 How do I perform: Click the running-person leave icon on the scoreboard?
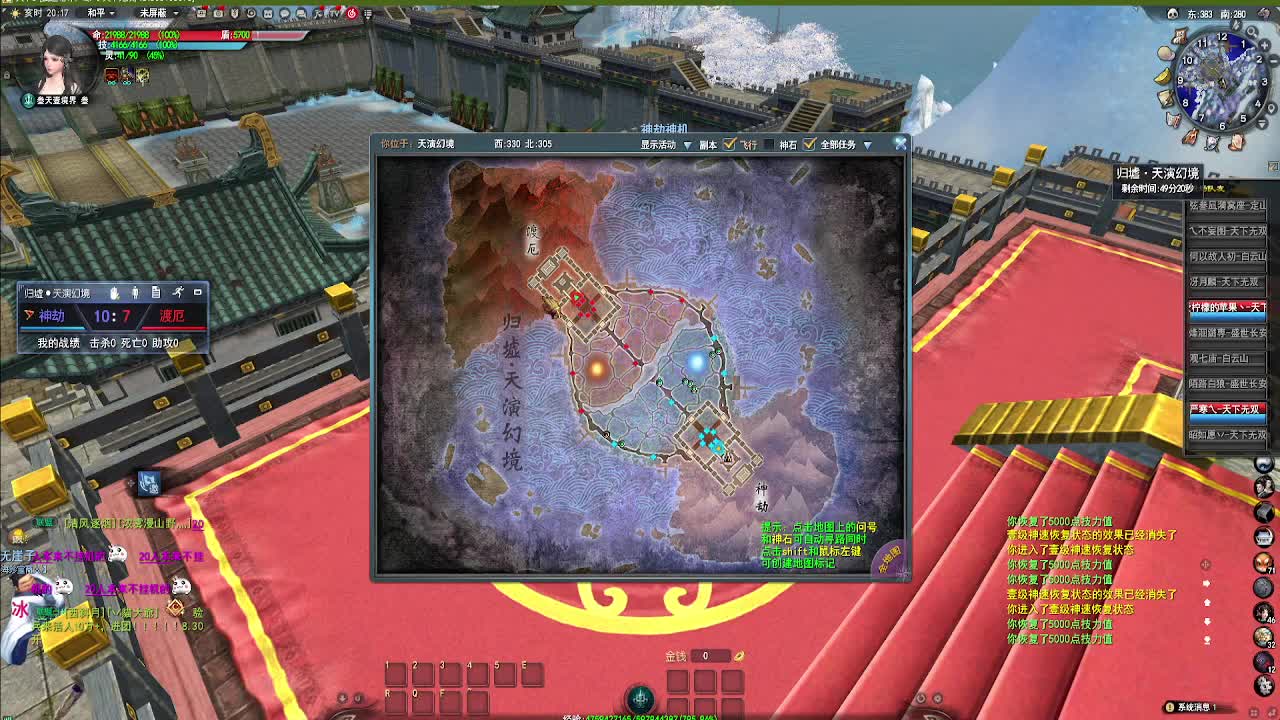pos(179,292)
